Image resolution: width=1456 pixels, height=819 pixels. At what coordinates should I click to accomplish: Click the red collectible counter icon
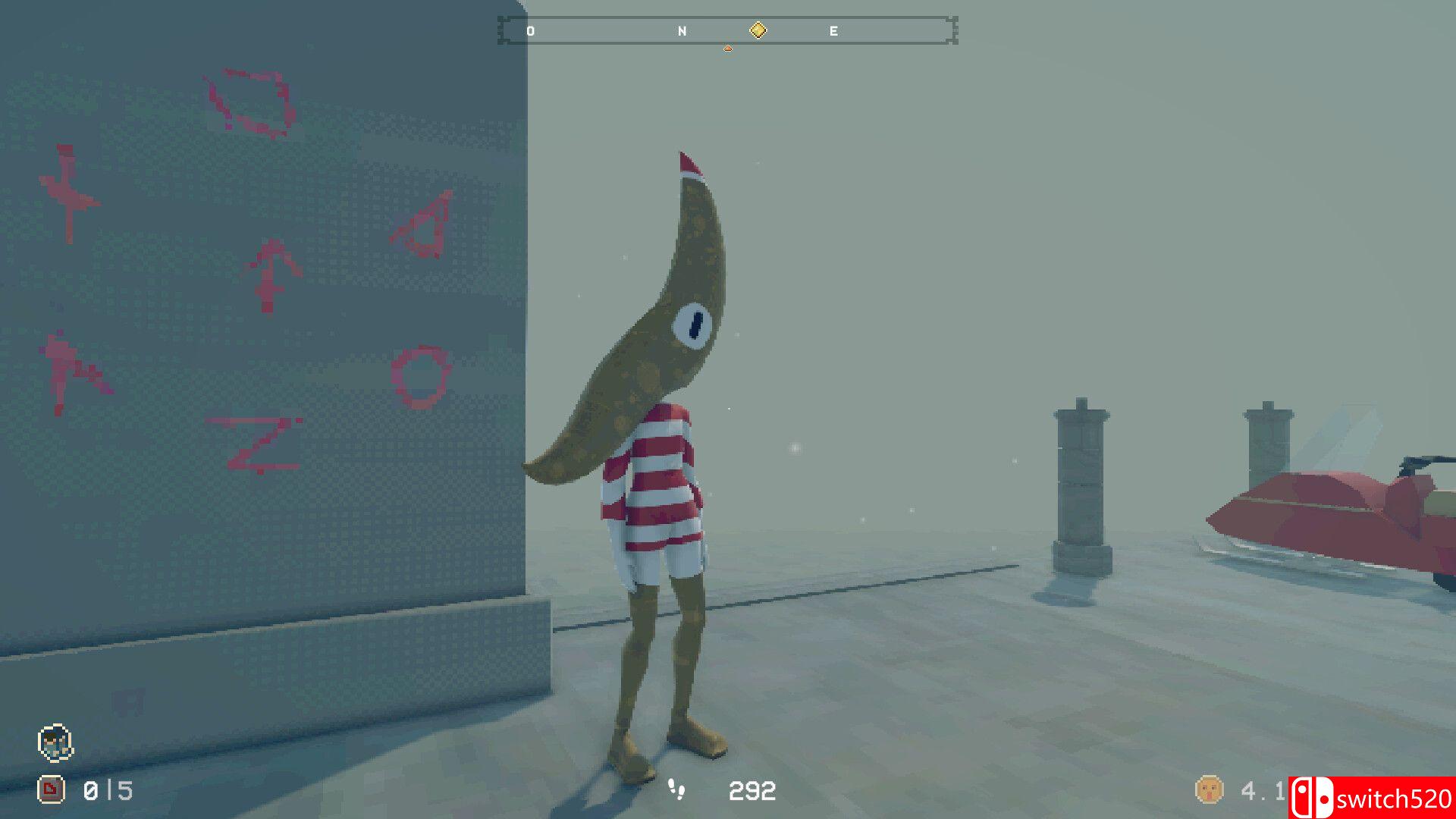click(51, 790)
